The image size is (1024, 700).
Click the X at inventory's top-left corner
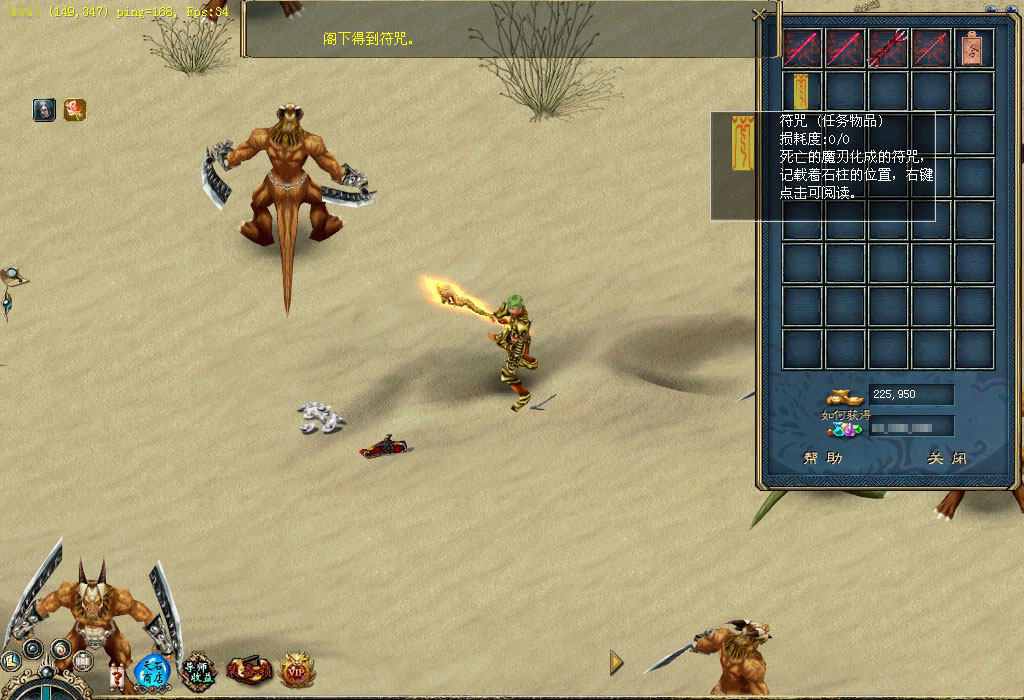(x=759, y=15)
